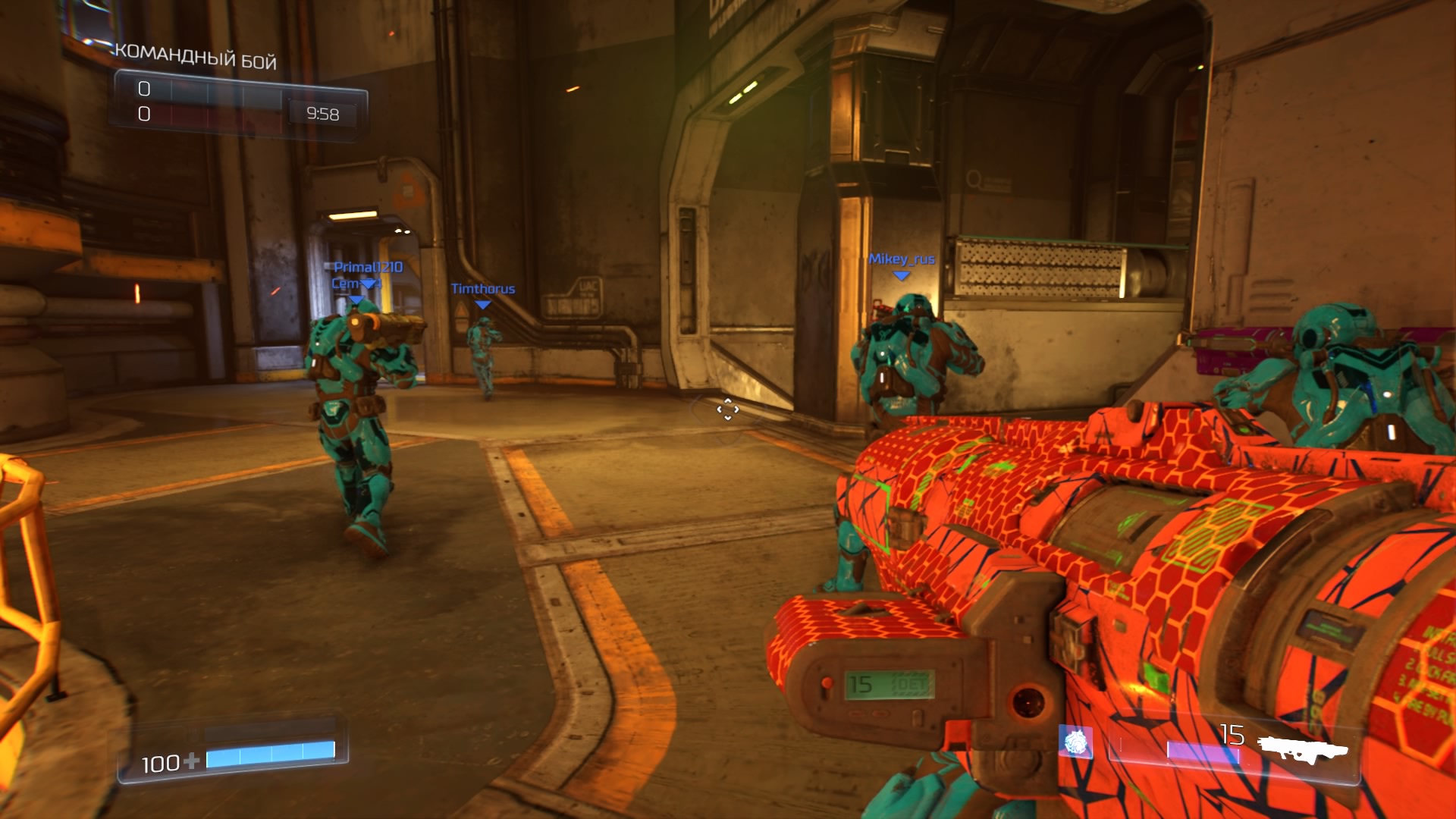Choose the Timthorus teammate name tag

click(483, 289)
